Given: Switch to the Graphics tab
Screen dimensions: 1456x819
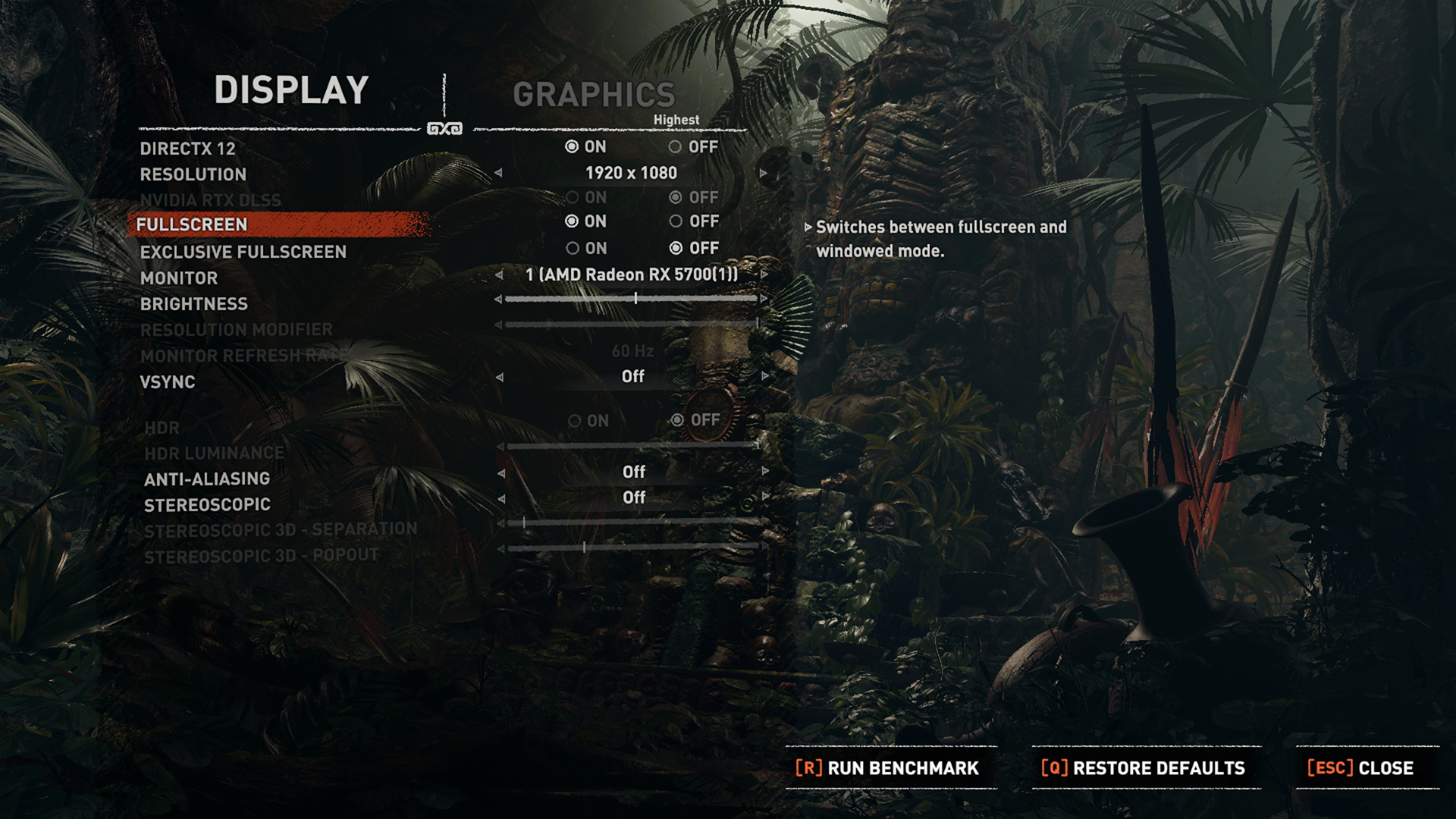Looking at the screenshot, I should pos(594,95).
